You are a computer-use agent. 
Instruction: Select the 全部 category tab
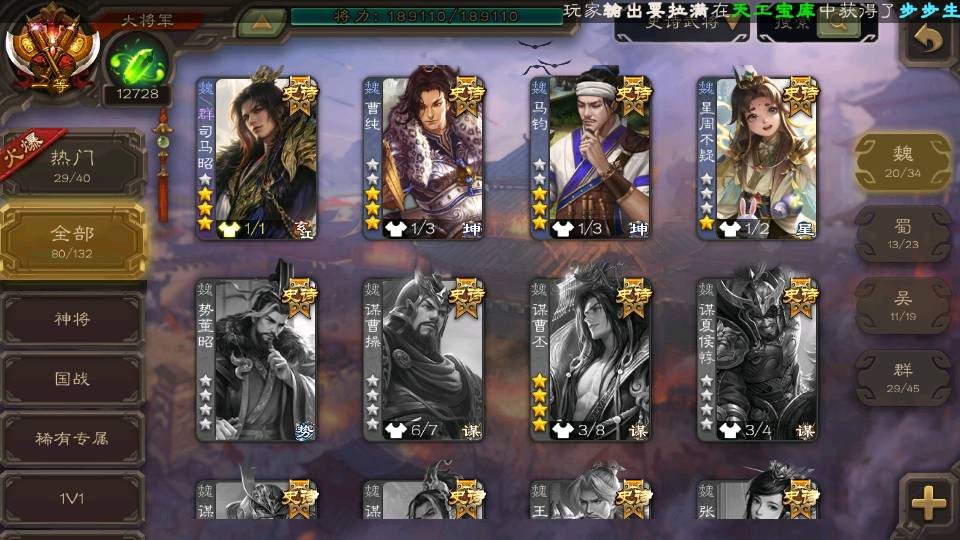tap(72, 240)
